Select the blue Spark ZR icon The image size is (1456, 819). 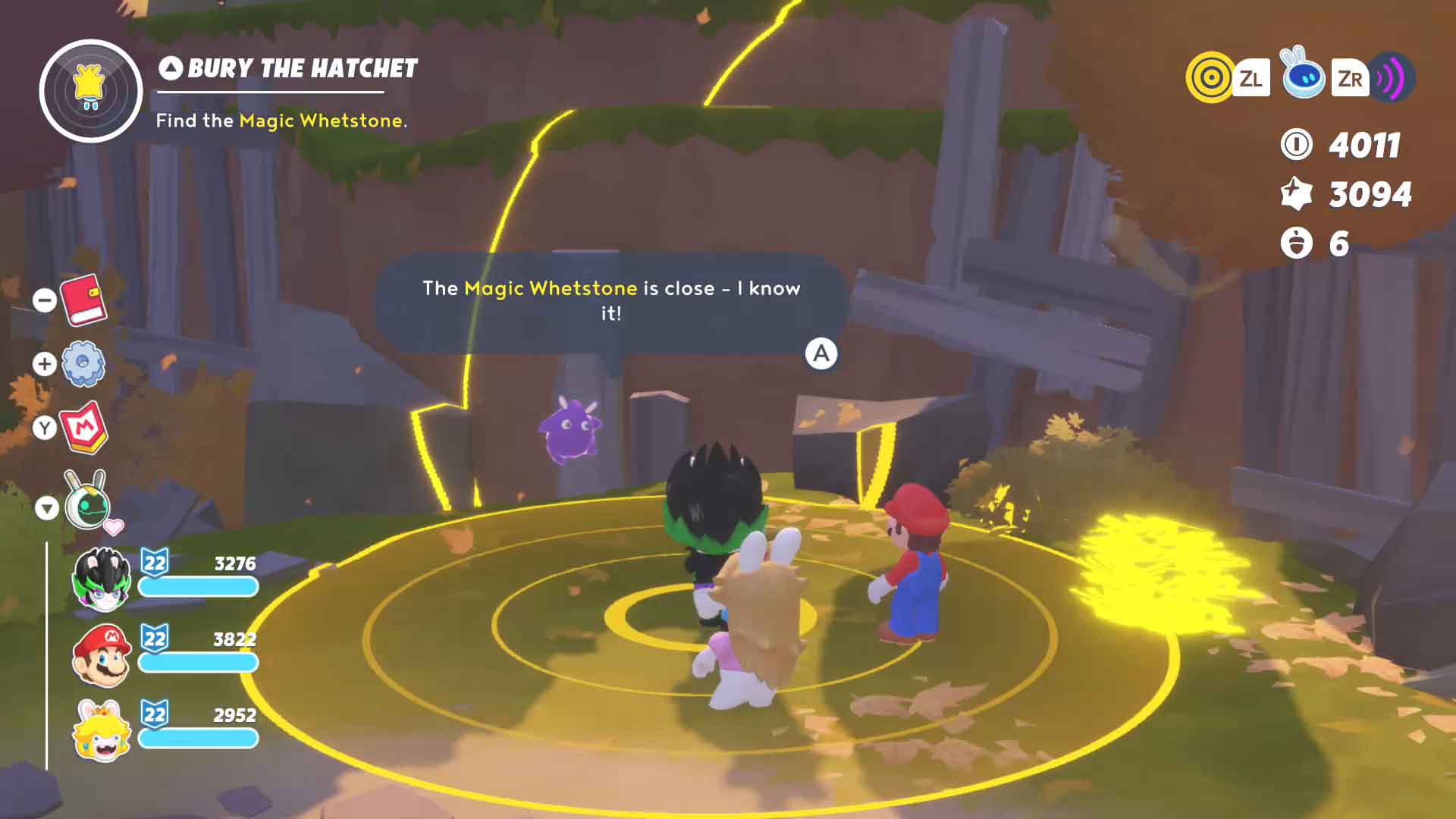pos(1303,76)
